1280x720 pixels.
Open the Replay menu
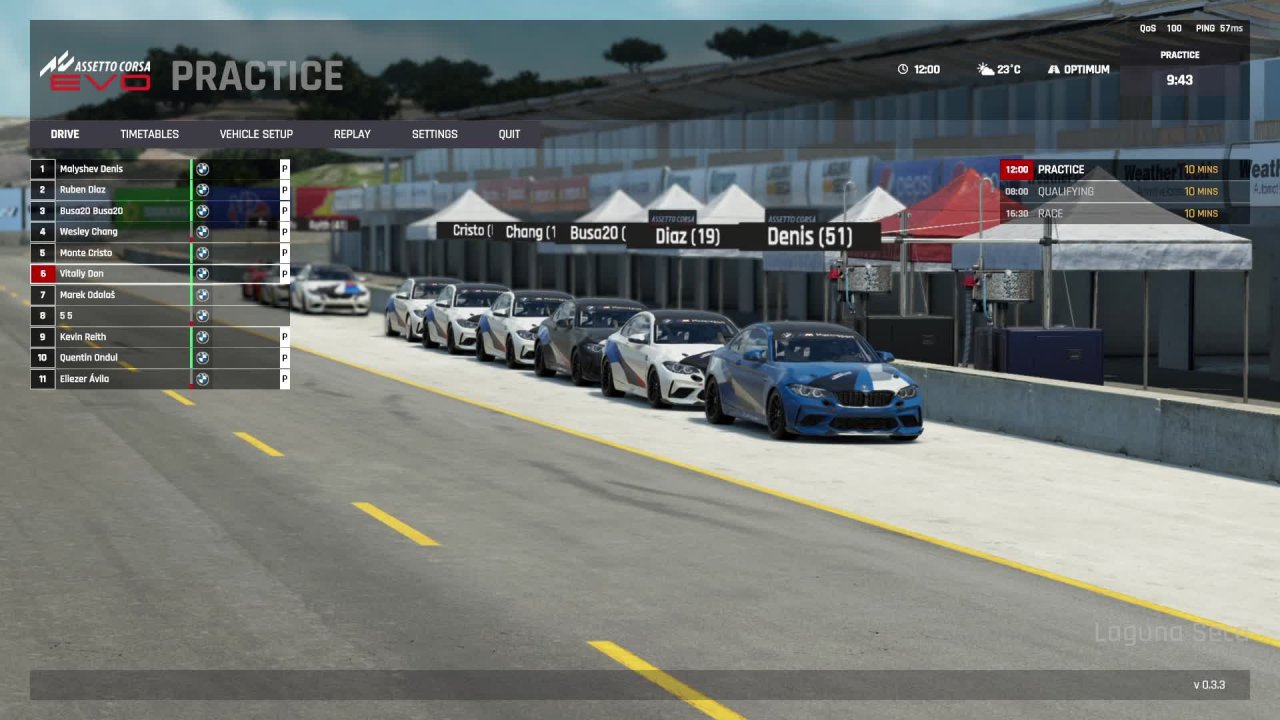(352, 134)
